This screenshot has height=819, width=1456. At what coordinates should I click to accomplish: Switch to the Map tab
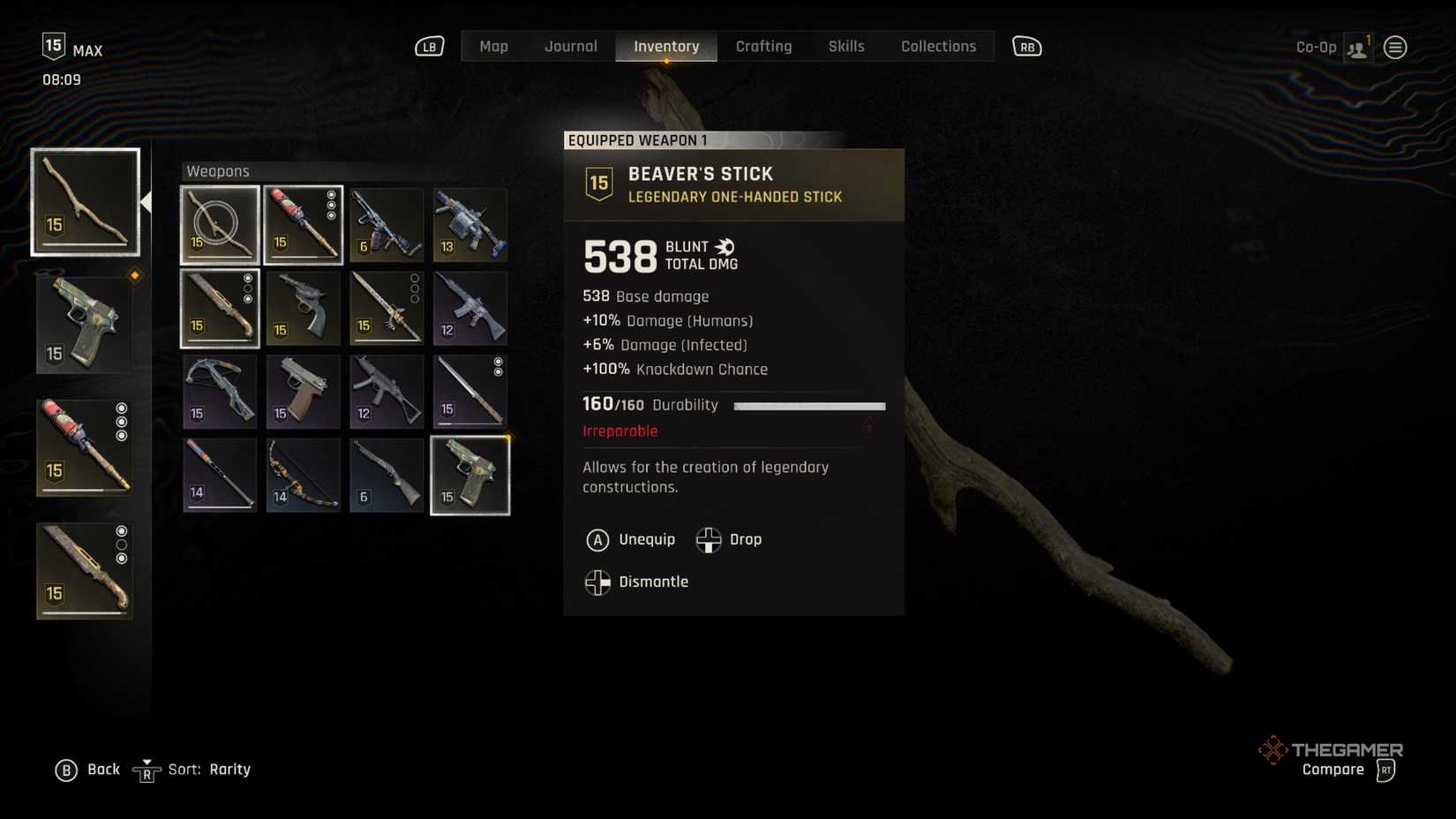coord(493,47)
